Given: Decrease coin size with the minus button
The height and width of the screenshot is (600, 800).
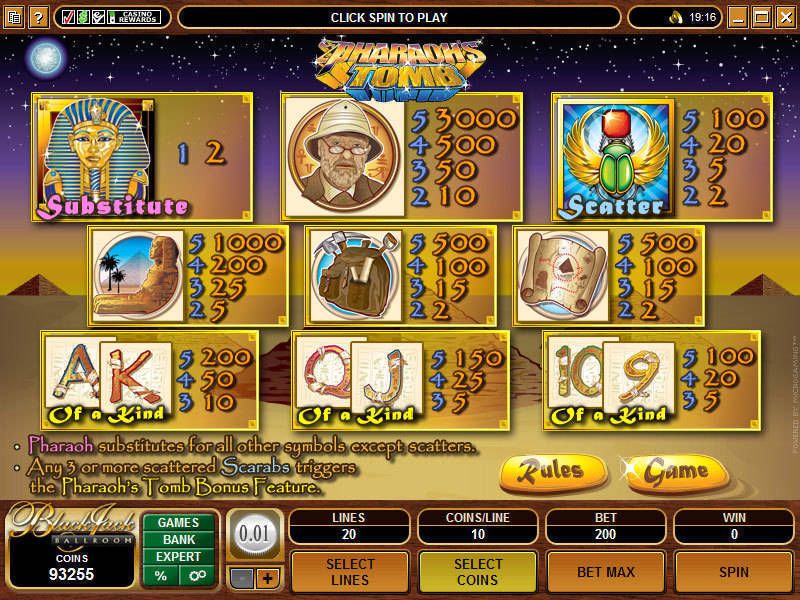Looking at the screenshot, I should coord(243,578).
